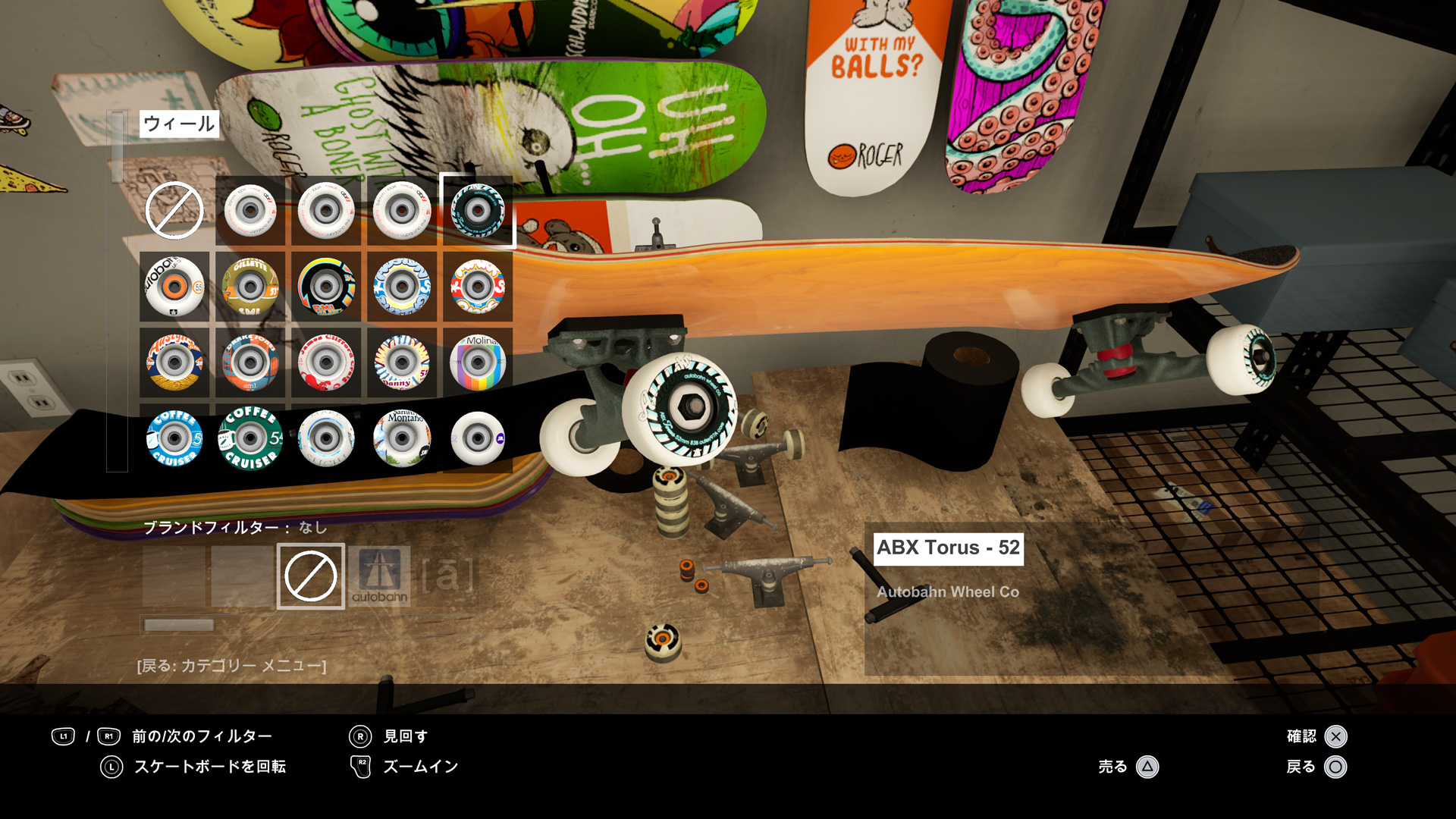Filter wheels by the [ā] brand
The image size is (1456, 819).
click(447, 576)
